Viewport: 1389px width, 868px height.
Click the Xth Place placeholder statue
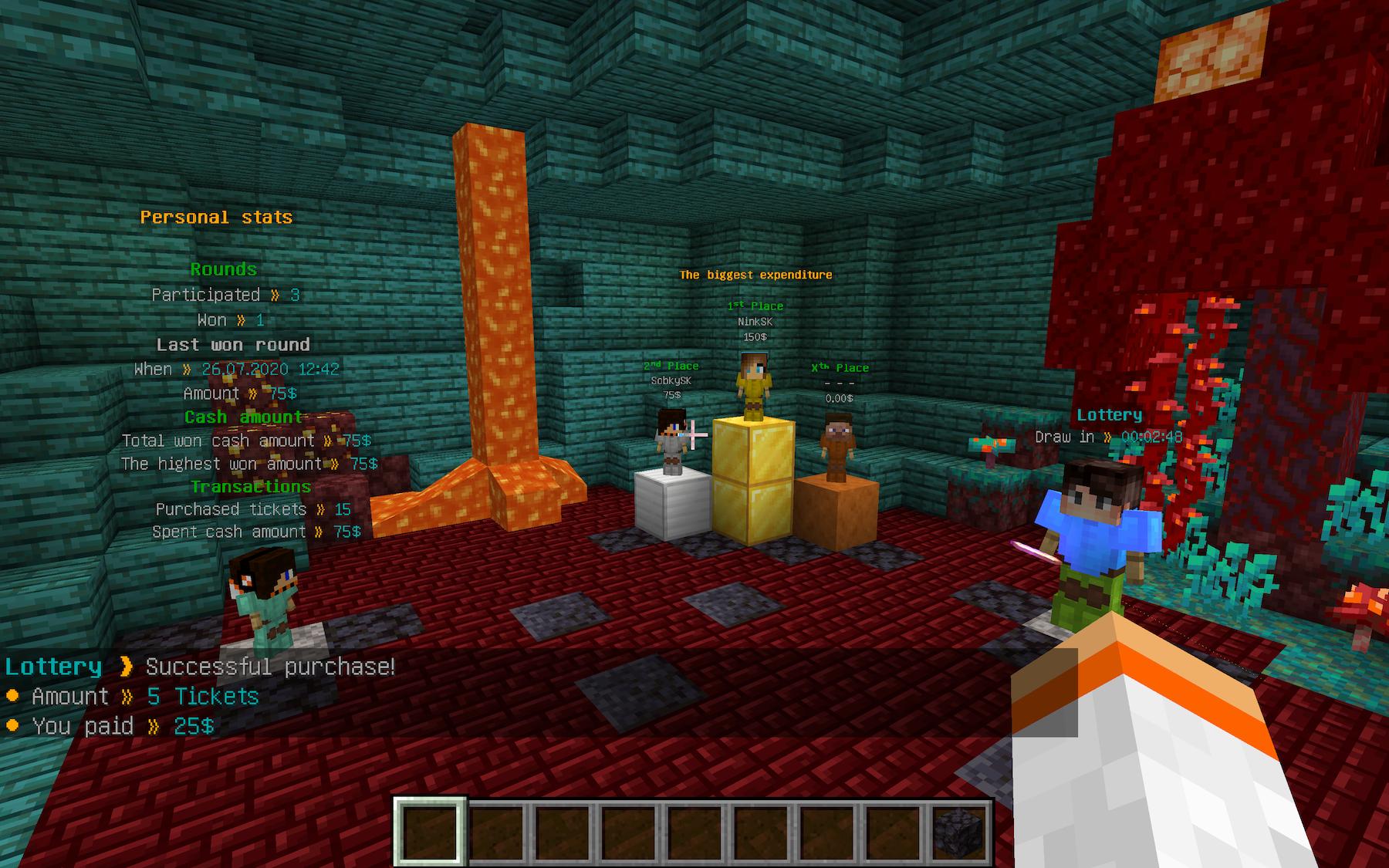click(839, 448)
